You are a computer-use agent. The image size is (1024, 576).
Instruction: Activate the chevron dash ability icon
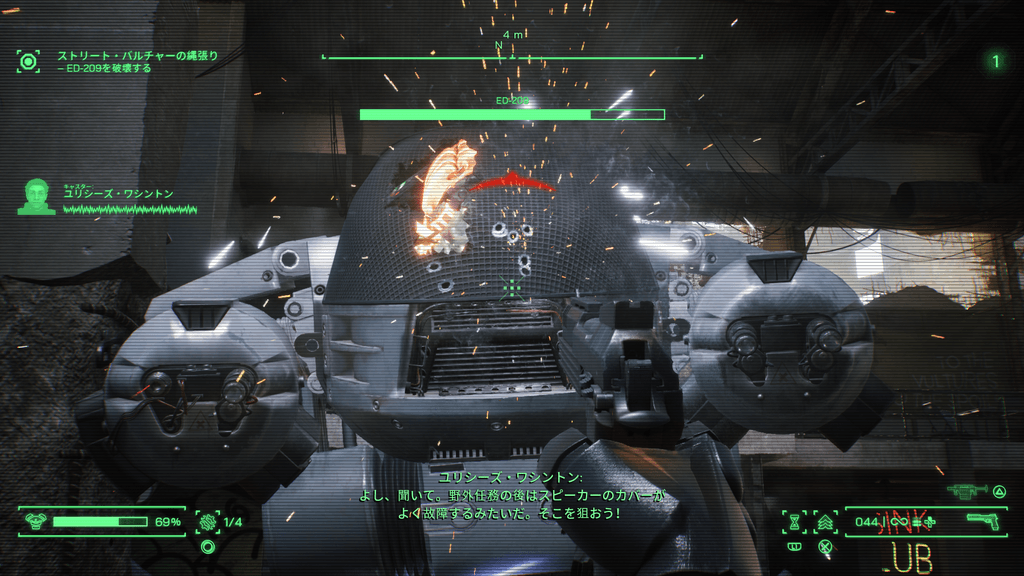(826, 521)
